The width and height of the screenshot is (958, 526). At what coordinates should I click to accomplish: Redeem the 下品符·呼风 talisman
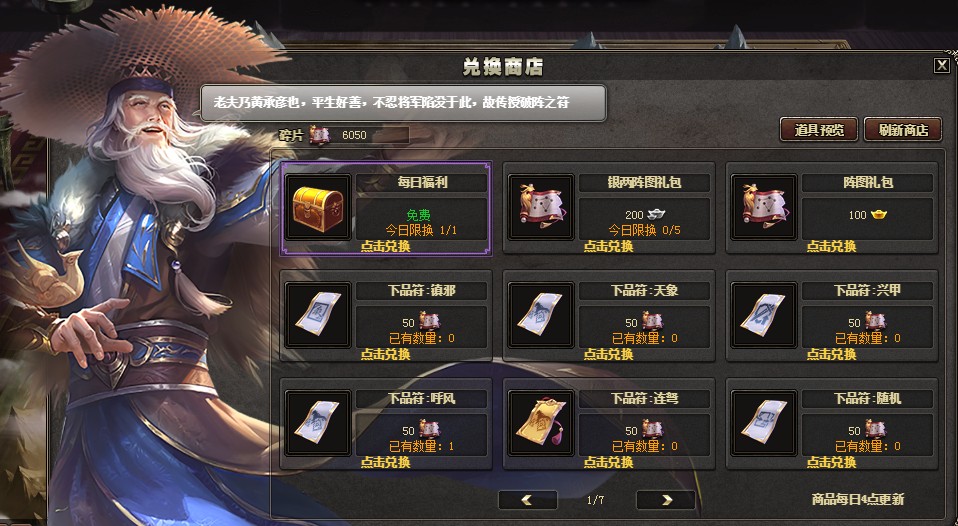(x=385, y=462)
